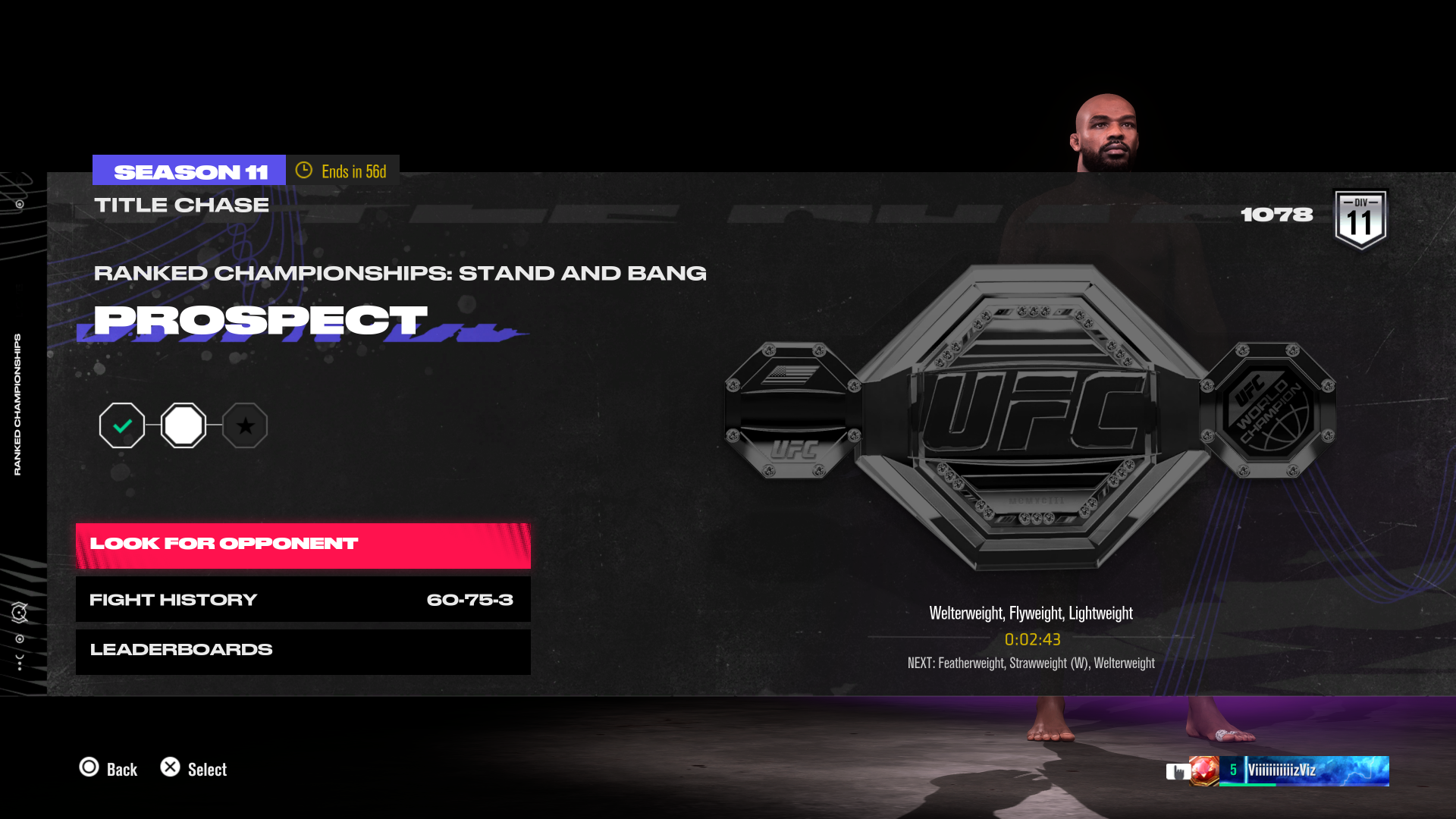Open the Leaderboards section

[303, 649]
